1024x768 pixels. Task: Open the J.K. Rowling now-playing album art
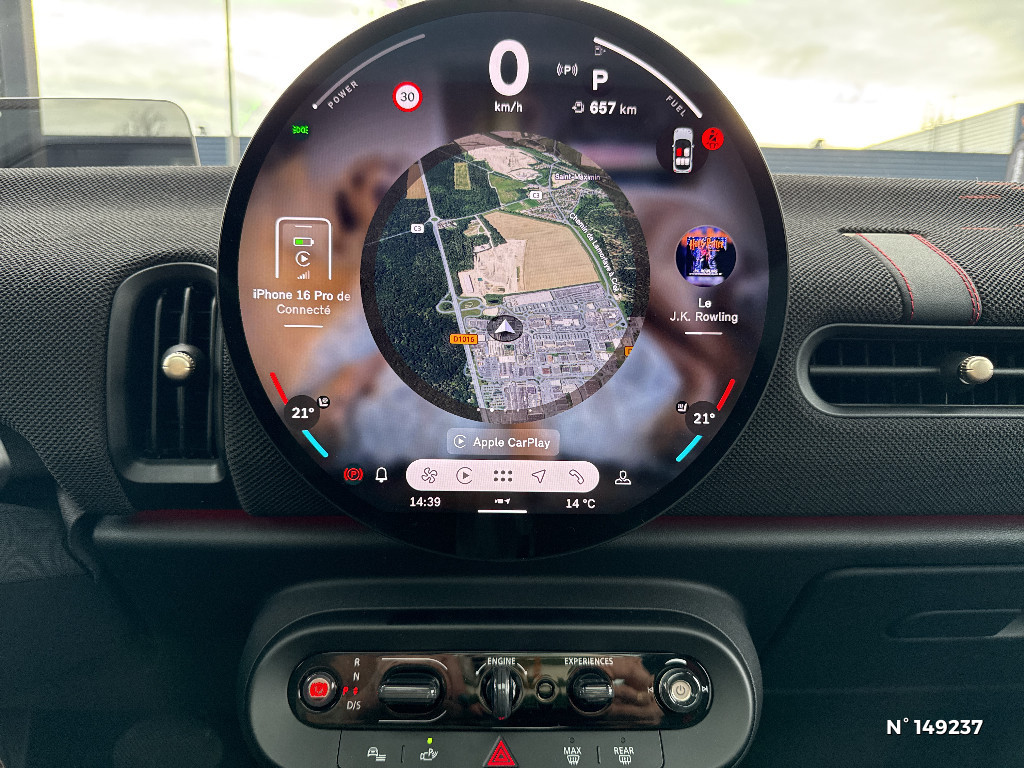[706, 255]
